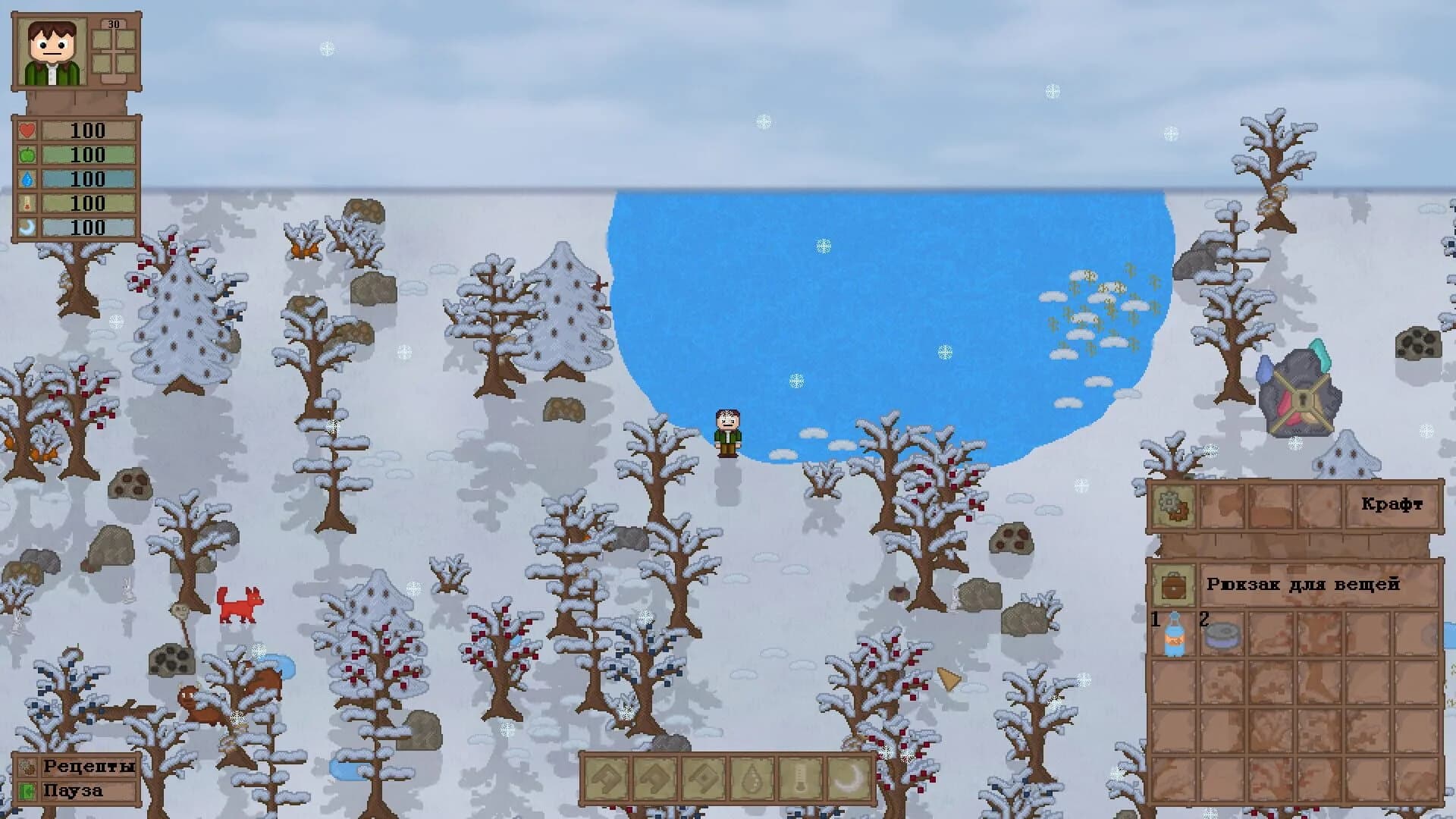Click the backpack icon on the Рюкзак panel
The image size is (1456, 819).
[x=1173, y=585]
